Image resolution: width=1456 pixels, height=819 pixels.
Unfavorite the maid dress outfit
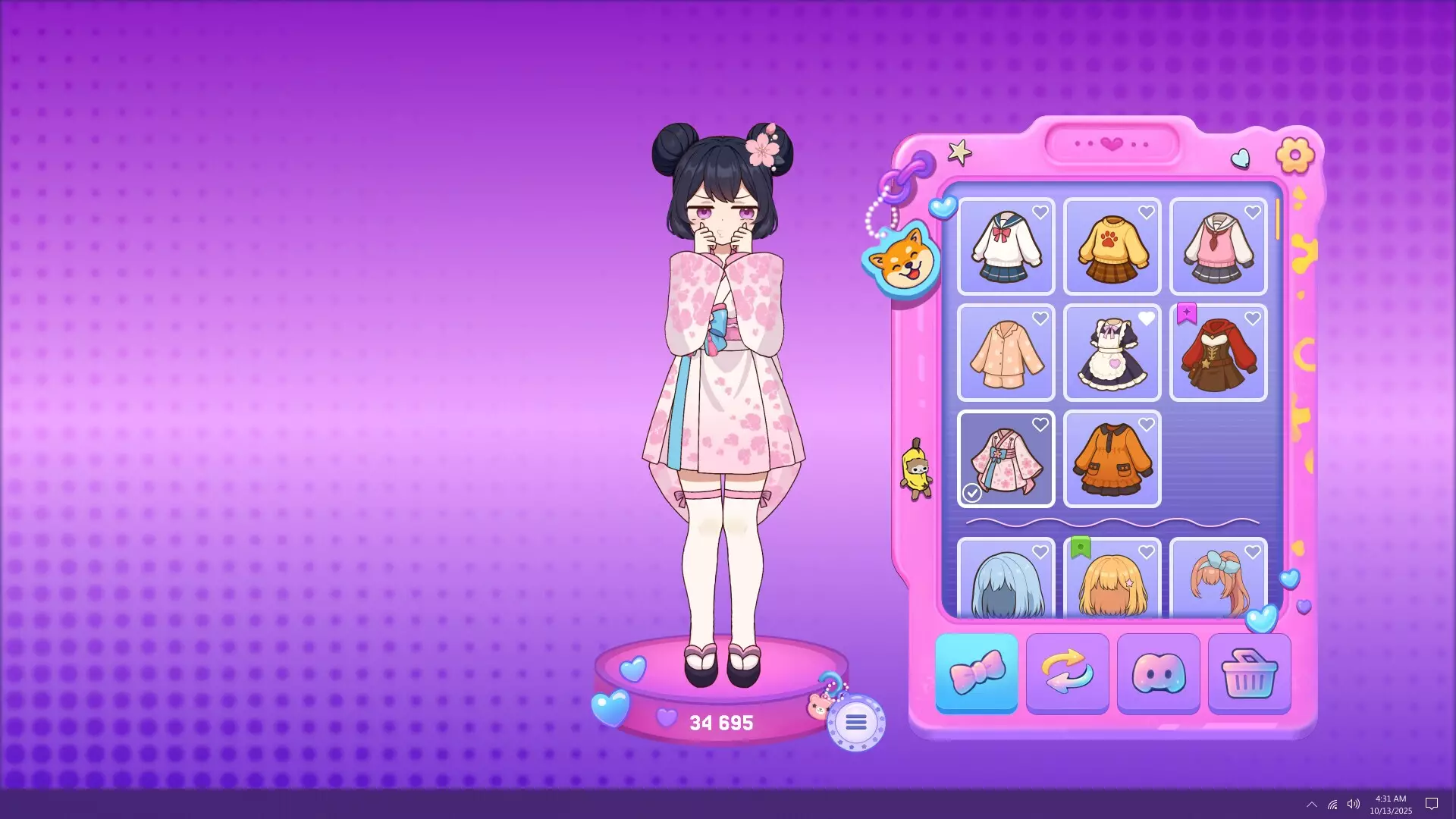point(1147,319)
